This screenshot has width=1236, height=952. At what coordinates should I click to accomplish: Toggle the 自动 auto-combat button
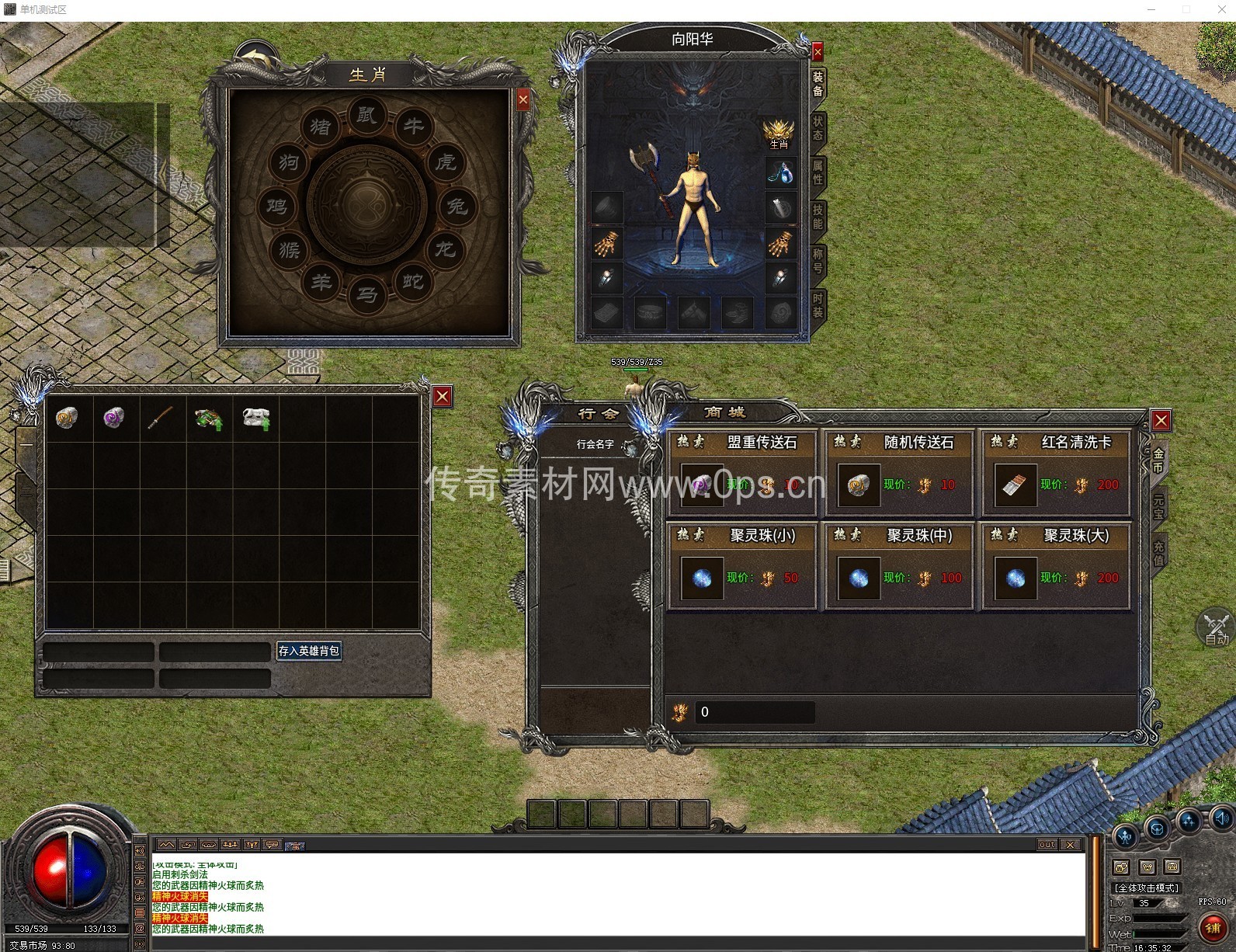pos(1216,628)
